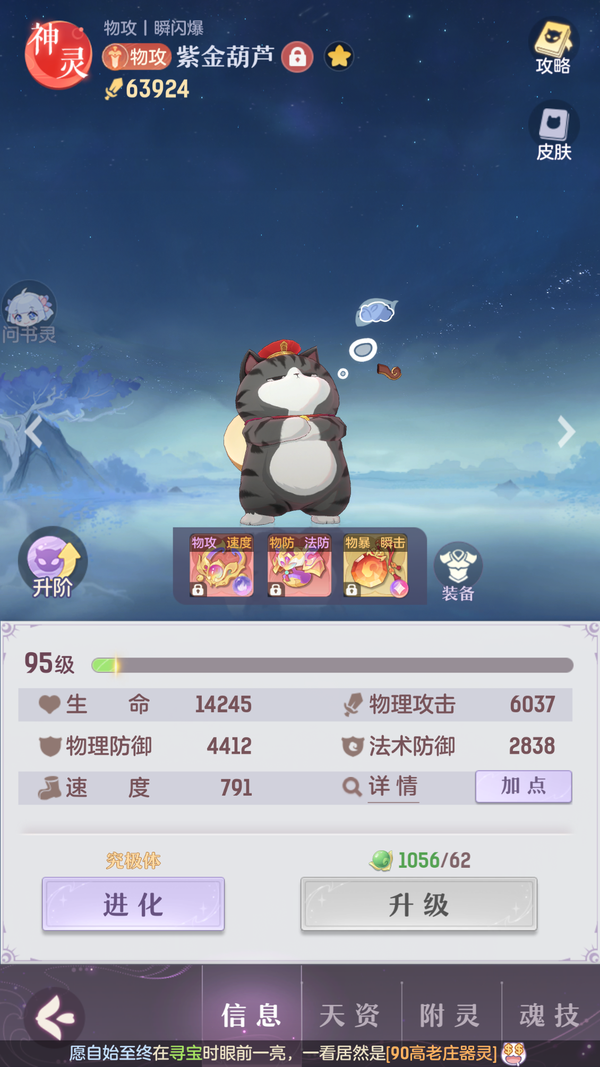
Task: Open the 问书灵 assistant
Action: (29, 312)
